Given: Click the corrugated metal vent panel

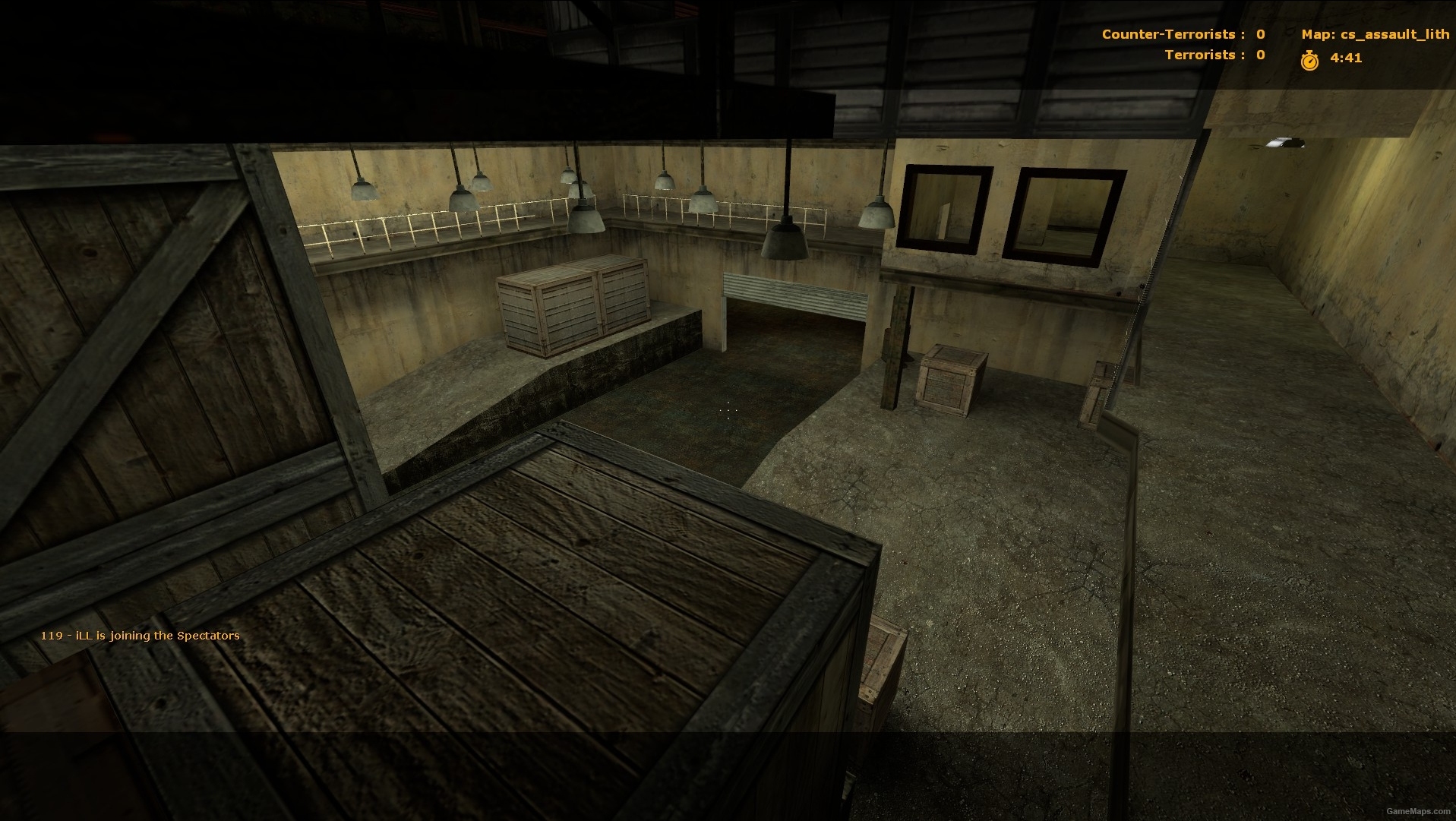Looking at the screenshot, I should point(794,292).
